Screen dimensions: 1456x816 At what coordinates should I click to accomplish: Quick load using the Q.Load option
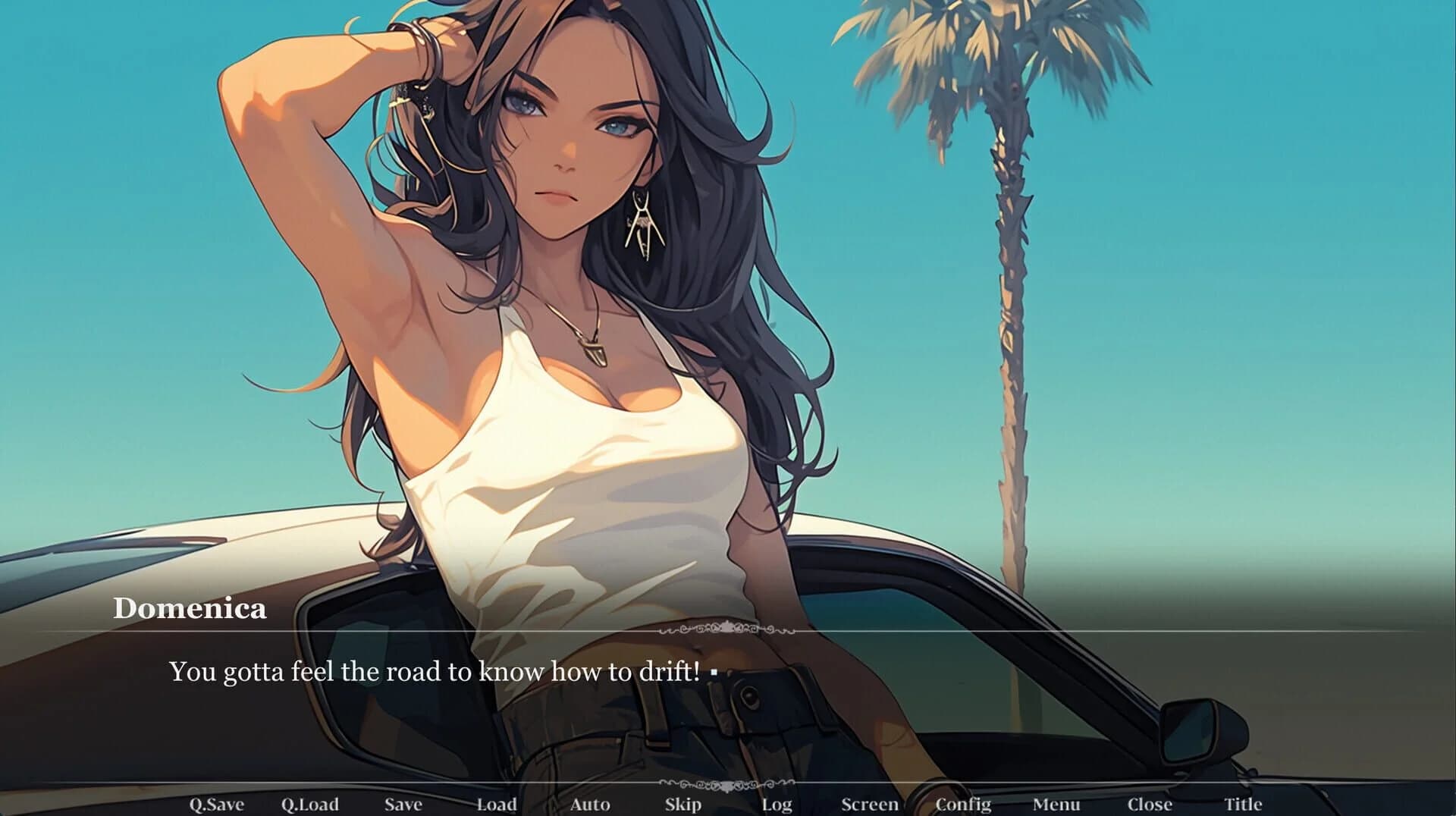[312, 804]
